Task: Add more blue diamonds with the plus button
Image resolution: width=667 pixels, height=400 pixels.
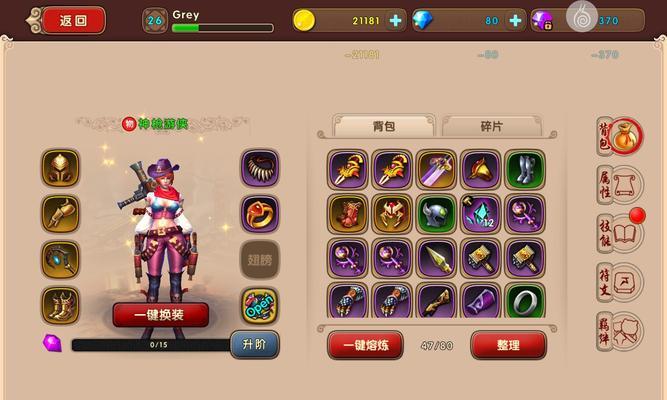Action: 515,20
